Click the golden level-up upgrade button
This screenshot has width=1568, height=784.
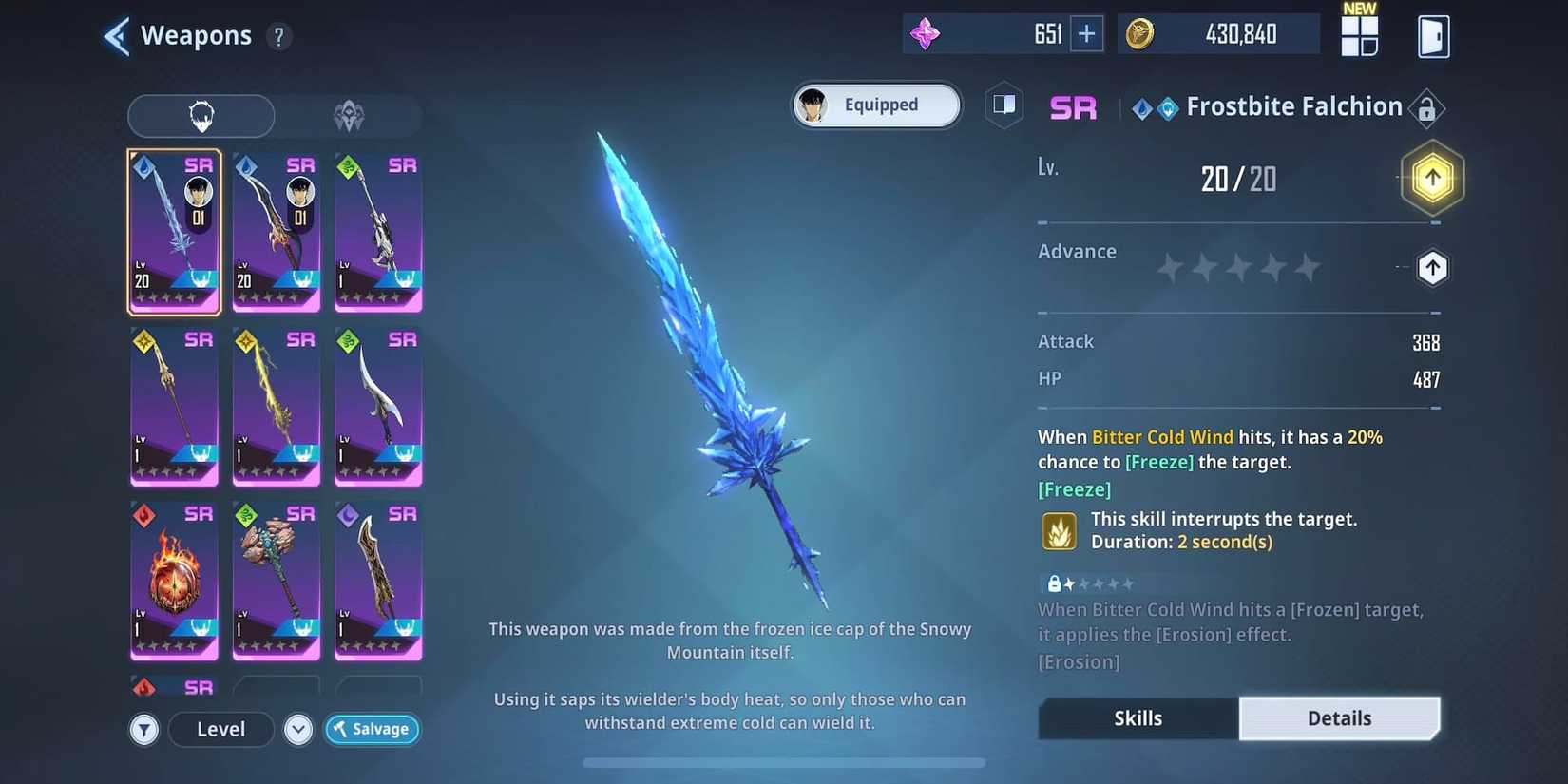pos(1431,177)
